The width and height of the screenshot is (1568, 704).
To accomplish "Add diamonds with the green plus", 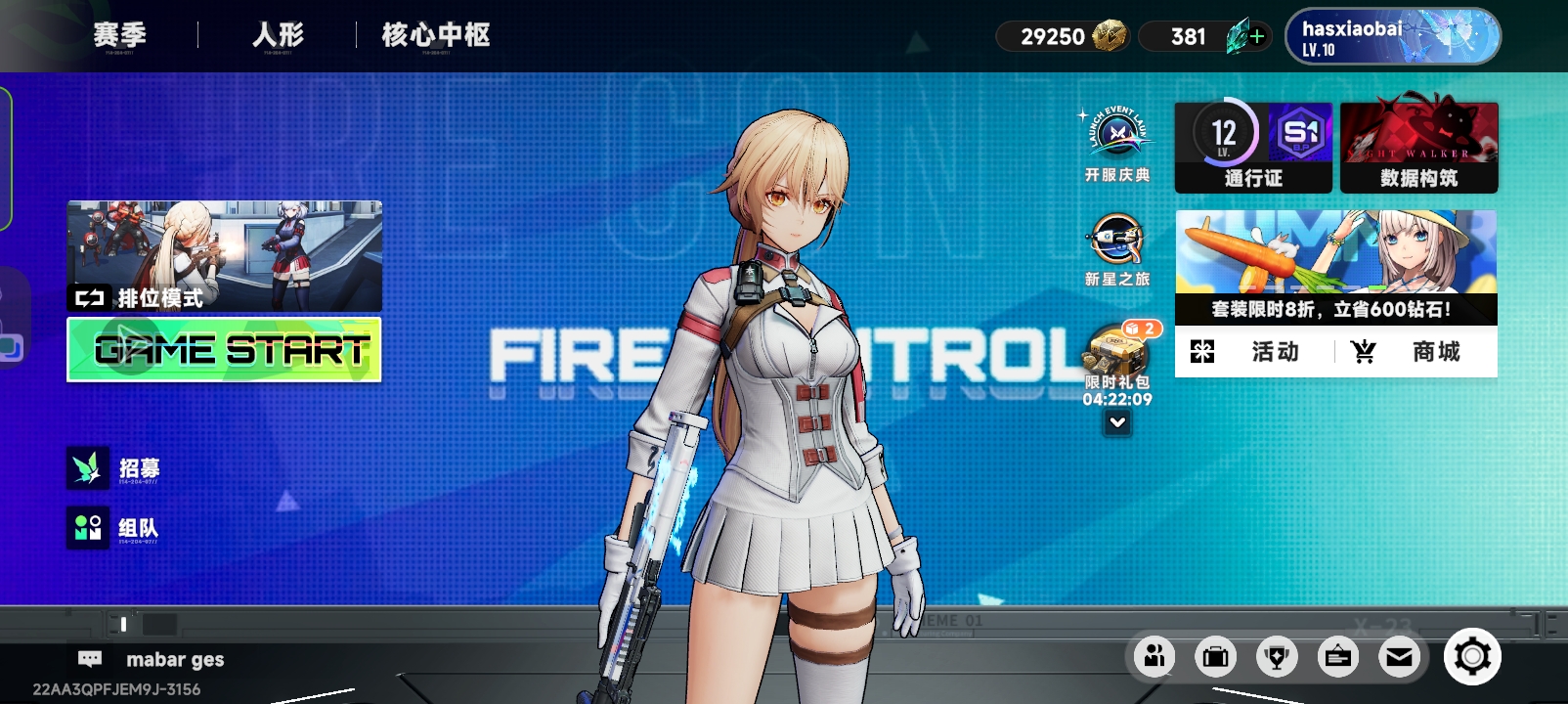I will (1257, 36).
